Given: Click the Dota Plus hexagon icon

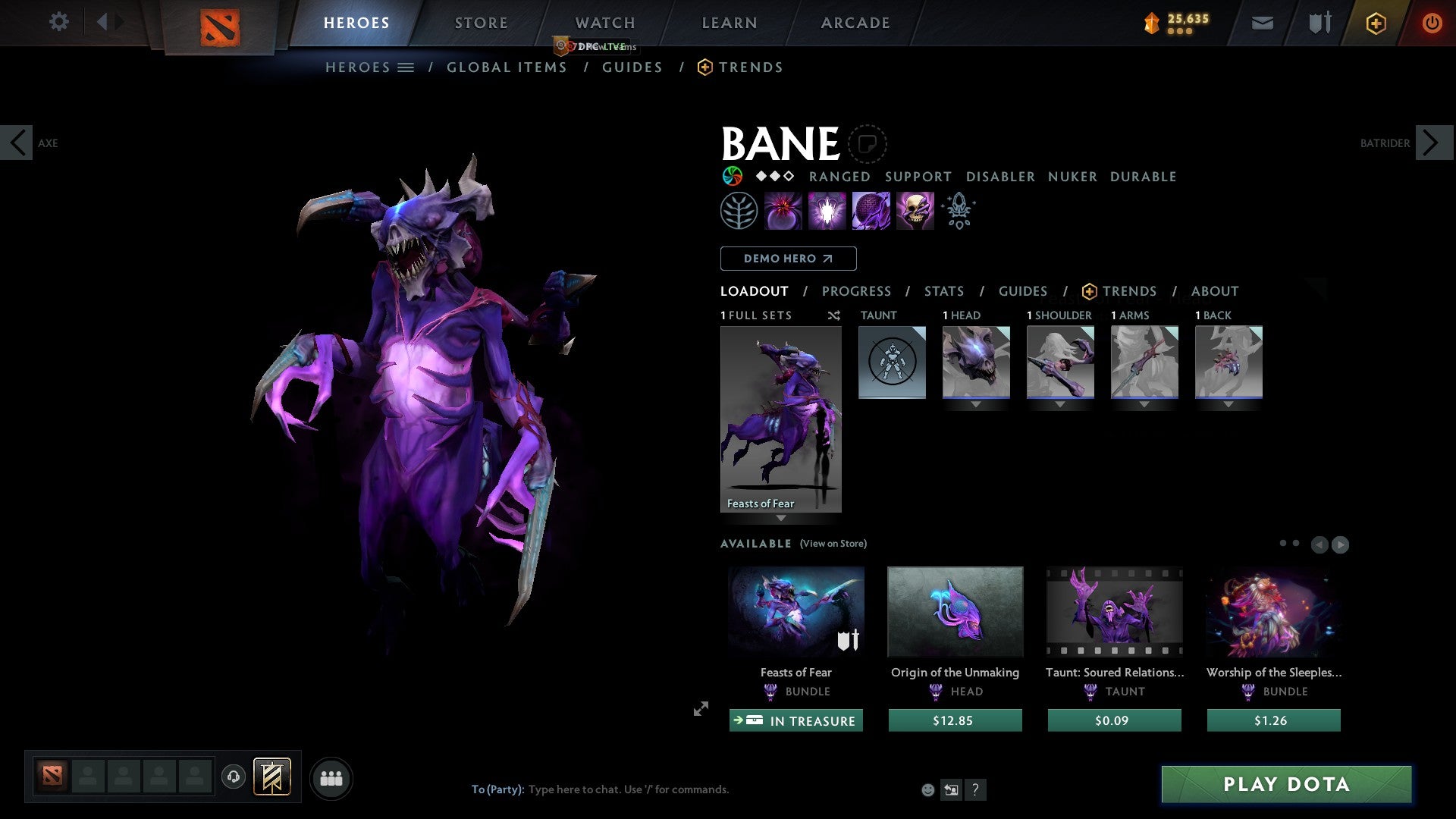Looking at the screenshot, I should [1375, 23].
